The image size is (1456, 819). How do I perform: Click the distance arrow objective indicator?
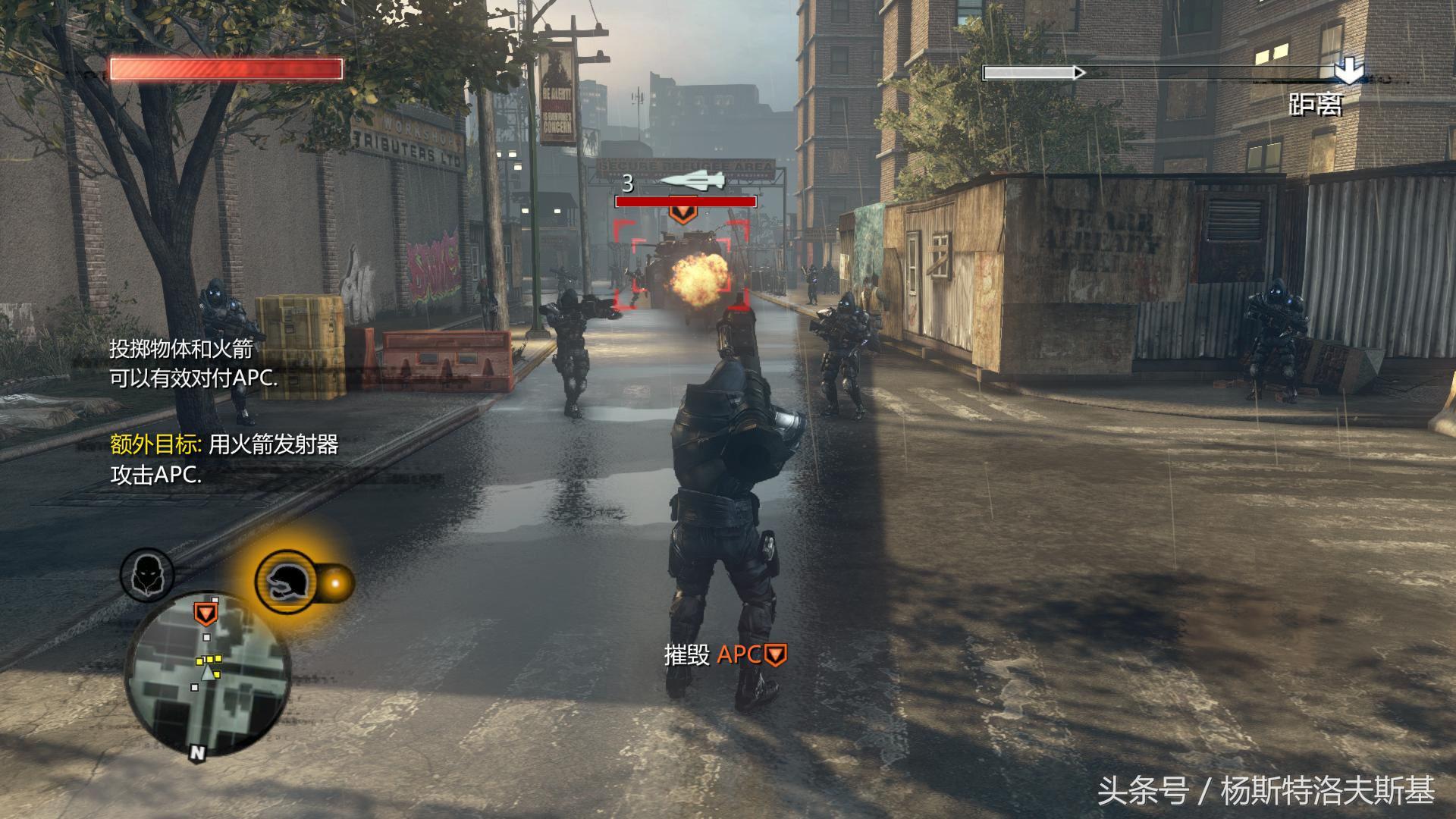tap(1348, 72)
